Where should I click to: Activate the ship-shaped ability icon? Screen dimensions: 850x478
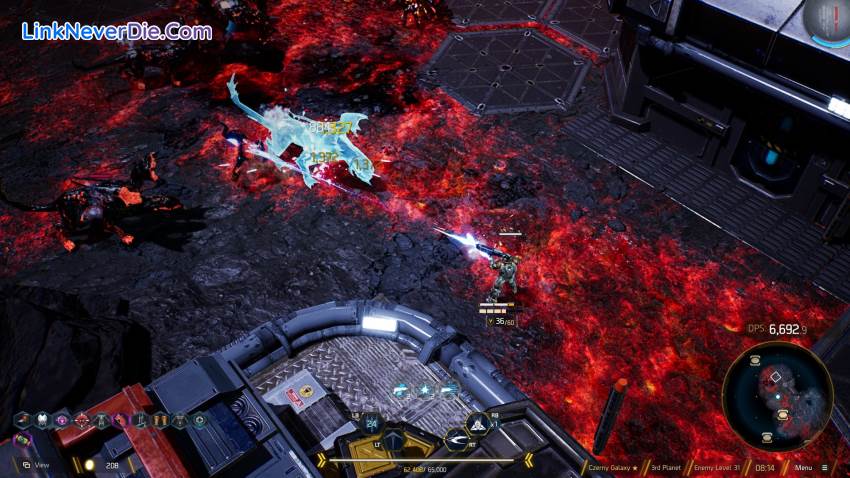click(478, 423)
